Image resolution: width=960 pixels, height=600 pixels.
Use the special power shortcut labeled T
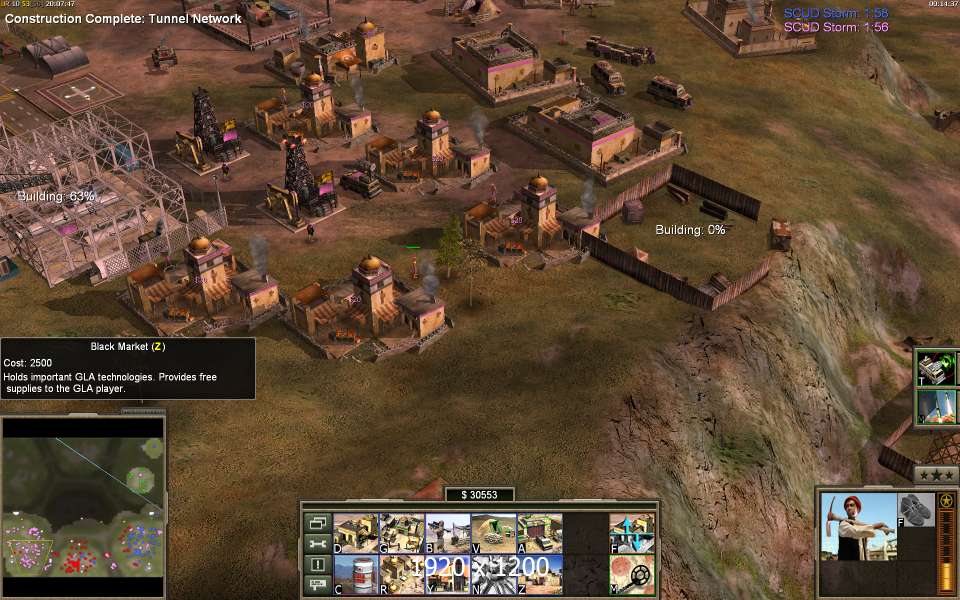tap(936, 367)
